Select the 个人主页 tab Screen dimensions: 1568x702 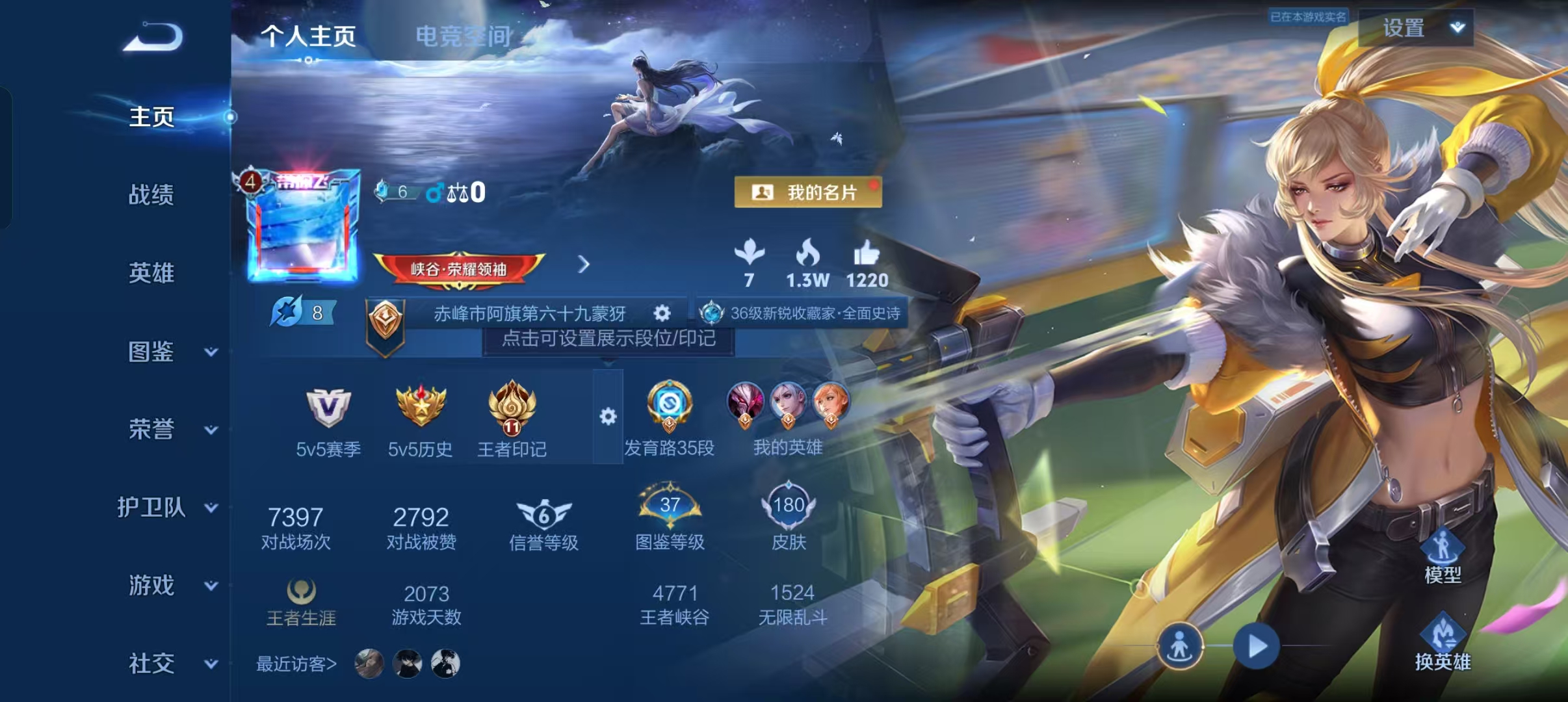click(x=308, y=37)
